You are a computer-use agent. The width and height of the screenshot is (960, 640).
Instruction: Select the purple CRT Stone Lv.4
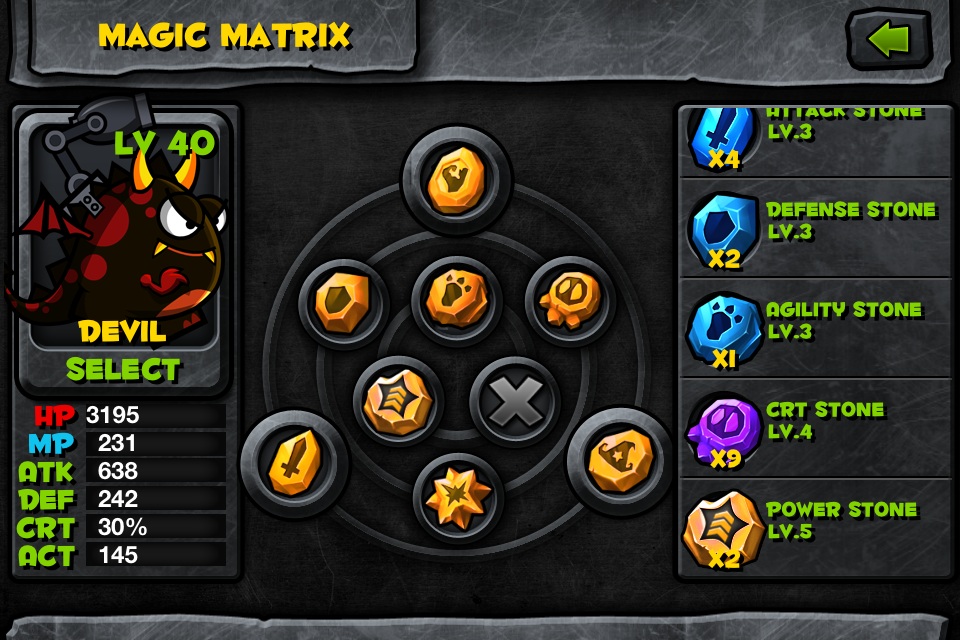pyautogui.click(x=815, y=428)
